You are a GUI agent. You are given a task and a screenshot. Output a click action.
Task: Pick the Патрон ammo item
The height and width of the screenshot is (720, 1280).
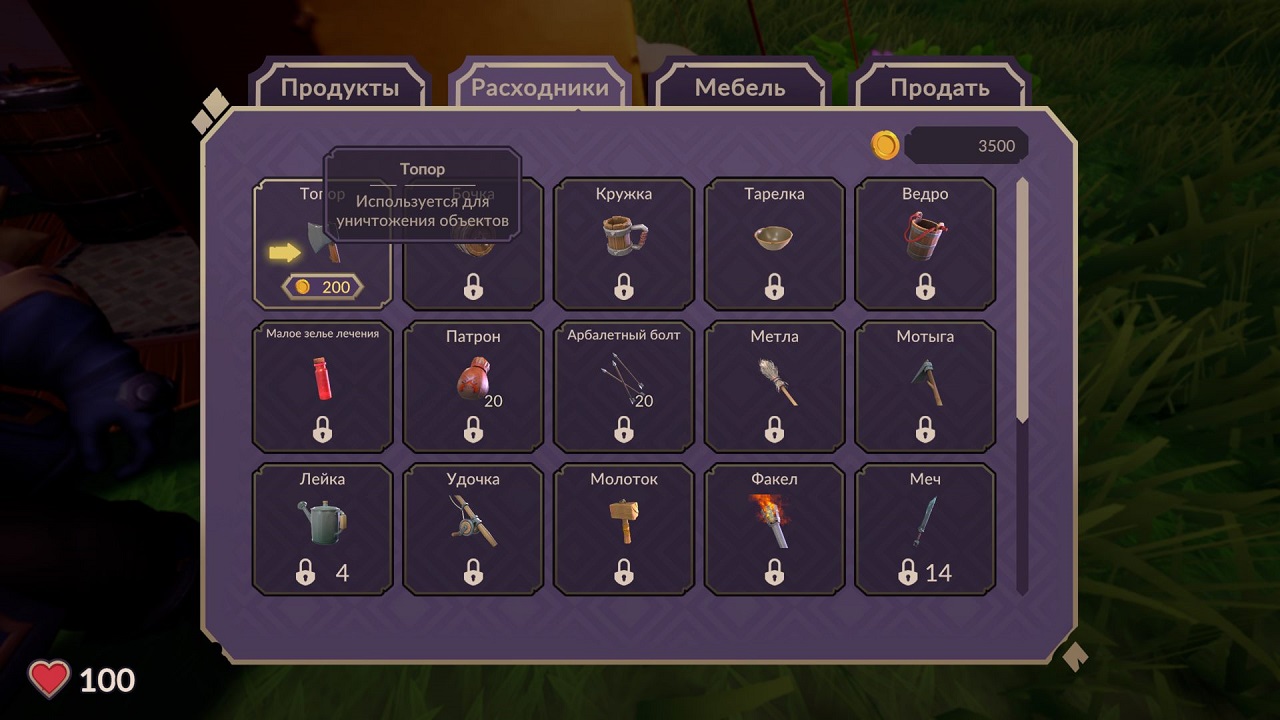[473, 387]
